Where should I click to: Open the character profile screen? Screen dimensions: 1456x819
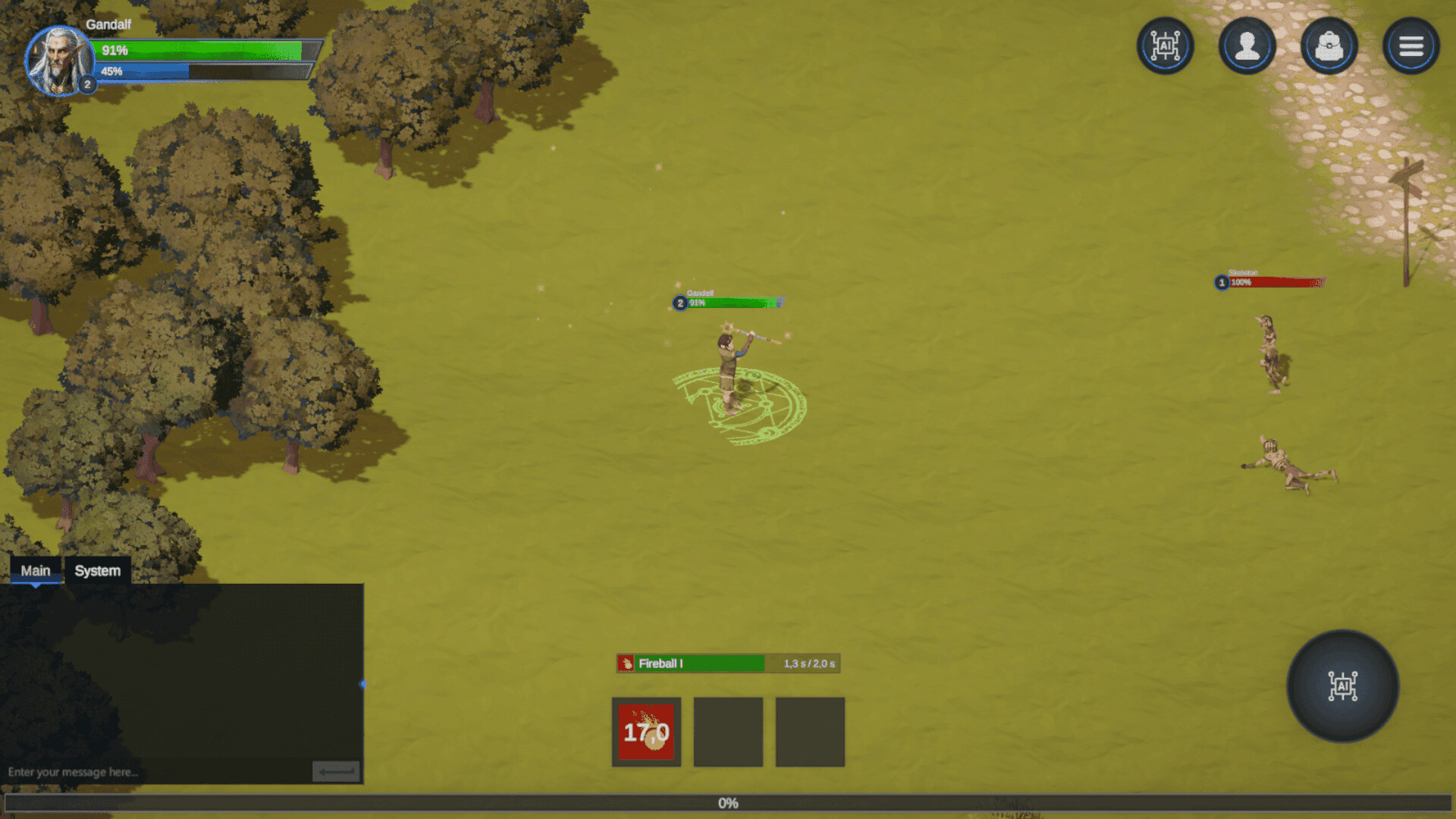tap(1247, 45)
